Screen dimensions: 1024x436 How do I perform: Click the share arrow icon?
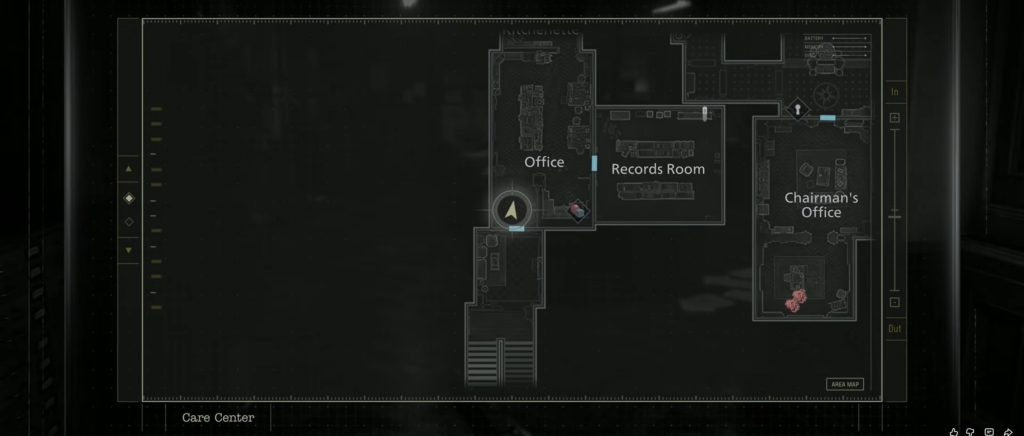pos(1008,432)
